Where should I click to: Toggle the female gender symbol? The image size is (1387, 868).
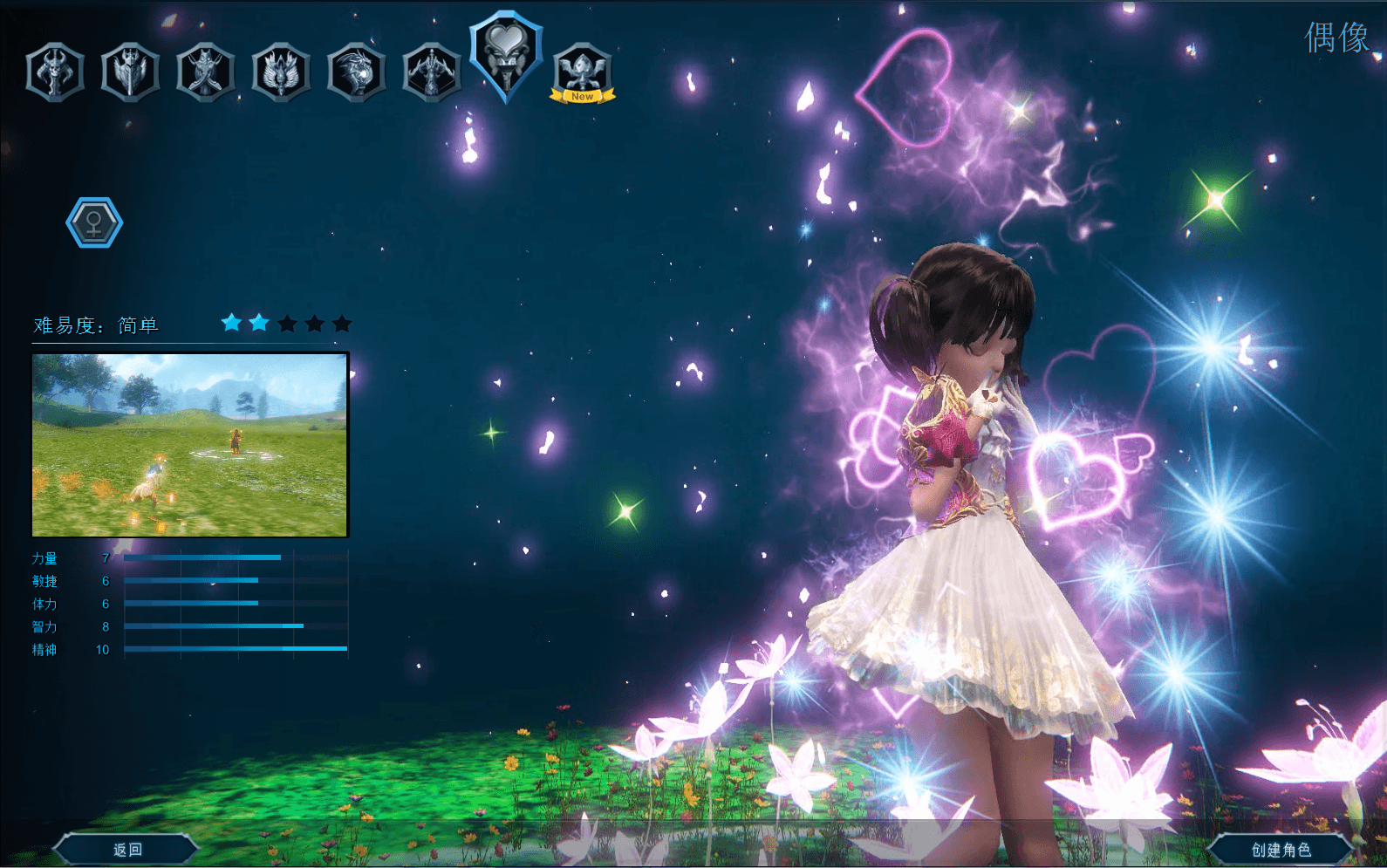point(92,221)
